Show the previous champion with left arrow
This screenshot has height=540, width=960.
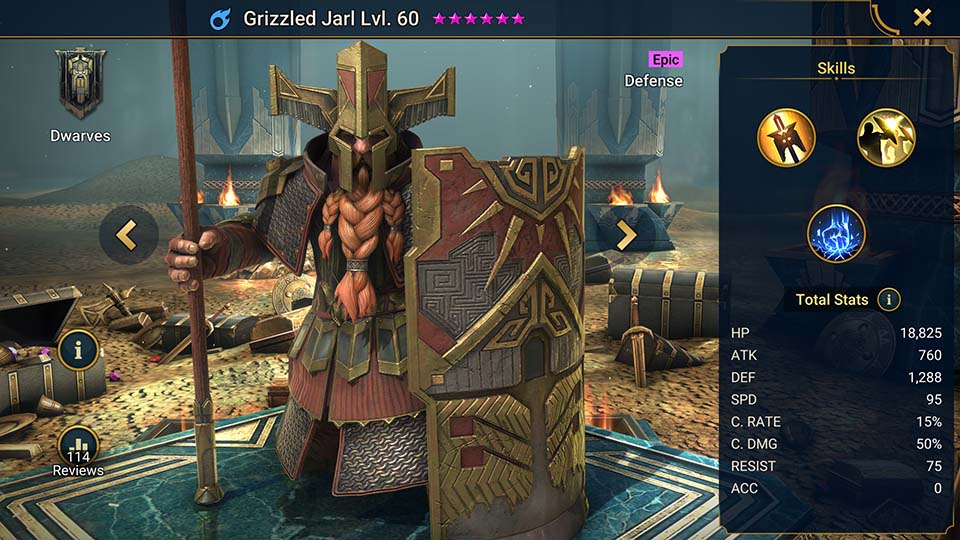pyautogui.click(x=128, y=235)
